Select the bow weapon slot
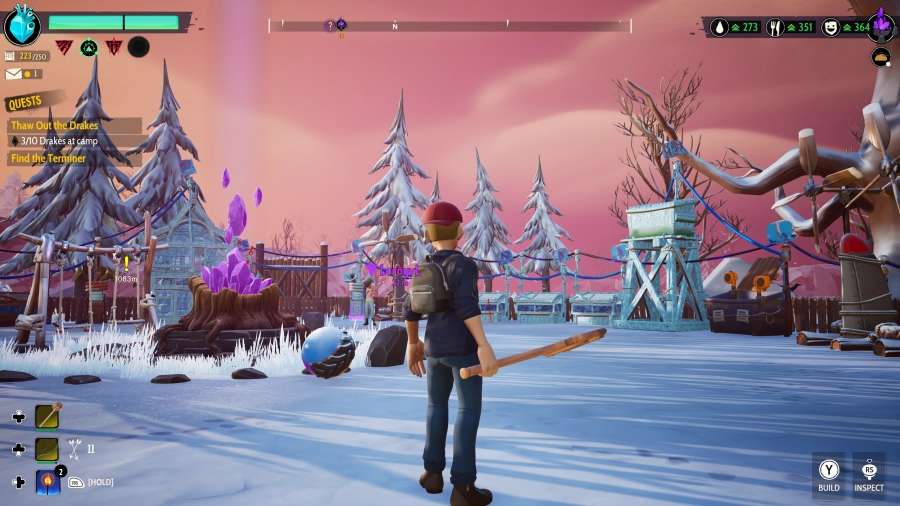Viewport: 900px width, 506px height. point(47,449)
